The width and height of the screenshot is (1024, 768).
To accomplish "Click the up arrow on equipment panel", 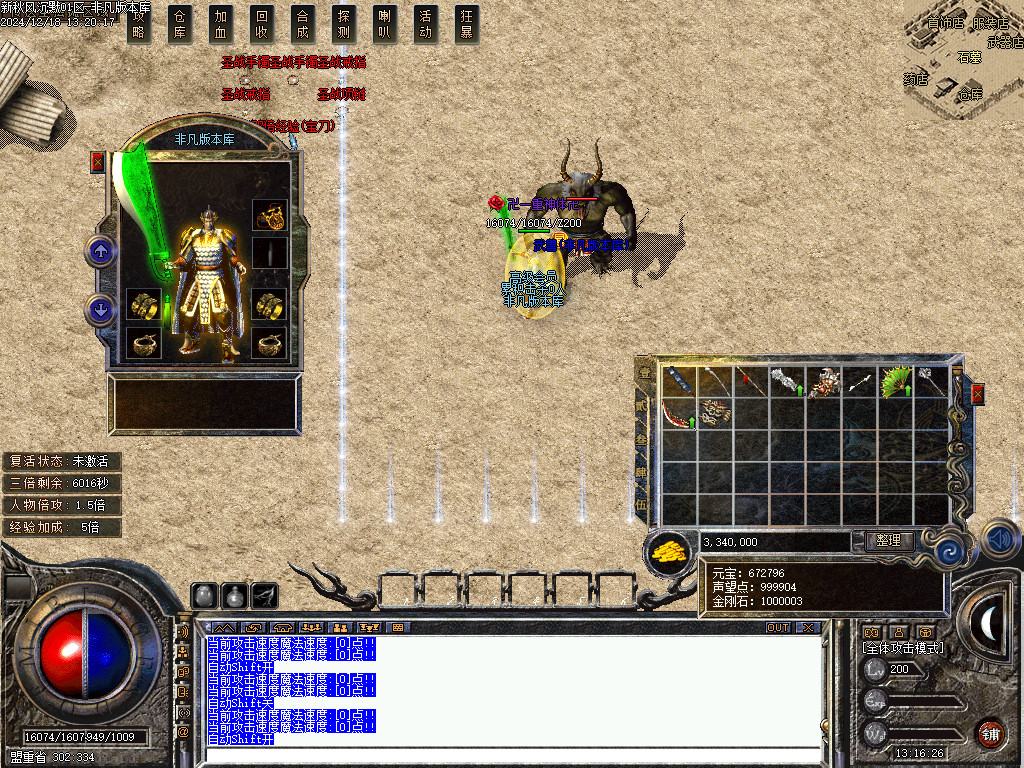I will pyautogui.click(x=101, y=251).
